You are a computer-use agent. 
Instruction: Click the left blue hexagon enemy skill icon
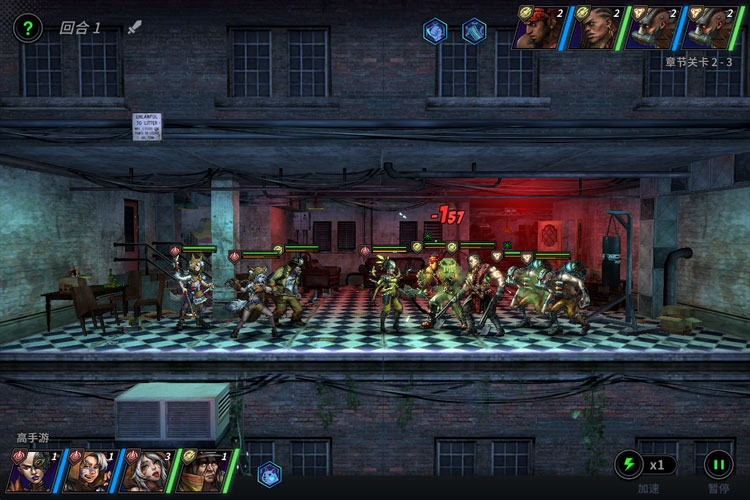(435, 31)
